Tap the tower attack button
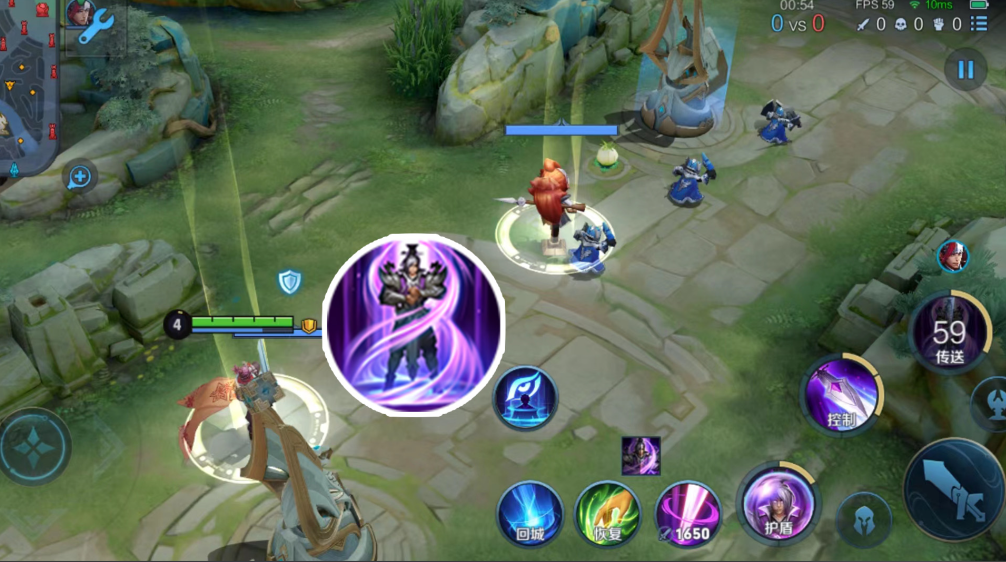Viewport: 1006px width, 562px height. tap(992, 403)
